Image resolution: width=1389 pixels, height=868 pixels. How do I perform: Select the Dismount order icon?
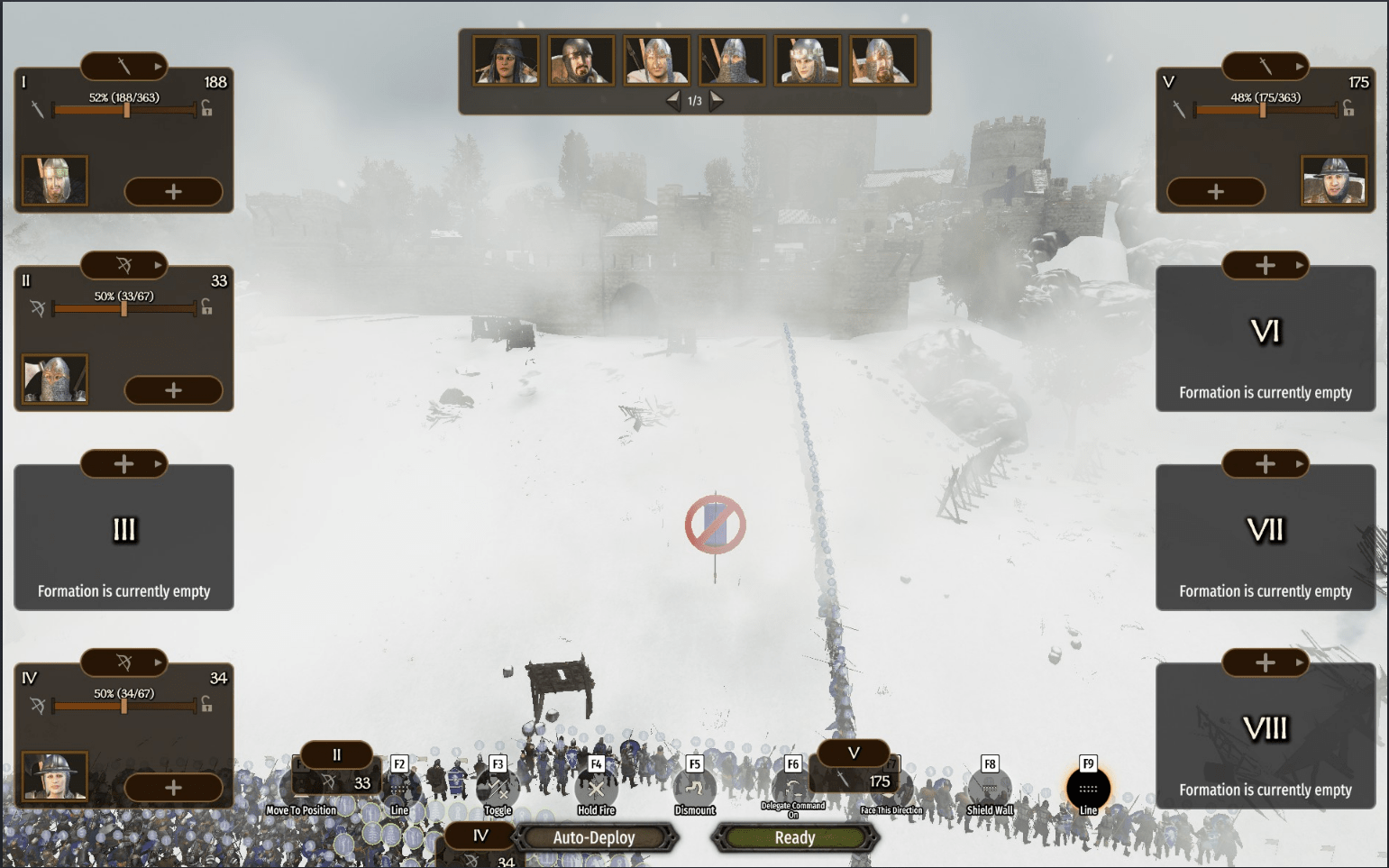(694, 787)
